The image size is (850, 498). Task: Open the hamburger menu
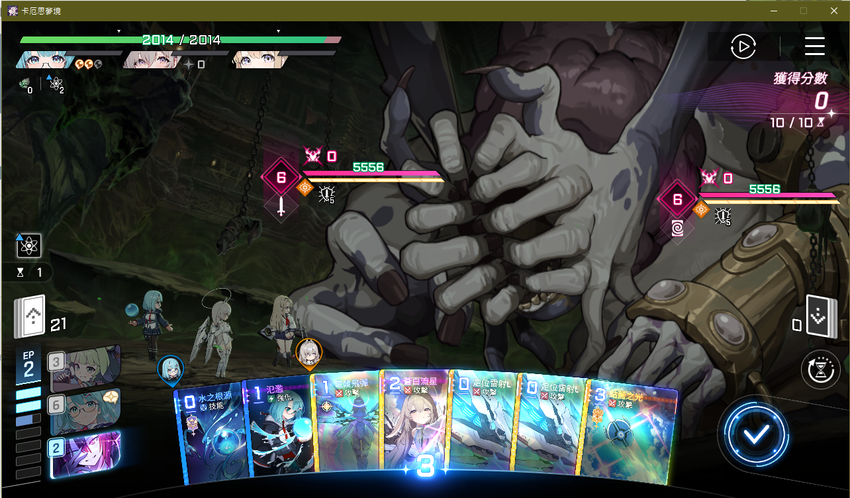[814, 46]
